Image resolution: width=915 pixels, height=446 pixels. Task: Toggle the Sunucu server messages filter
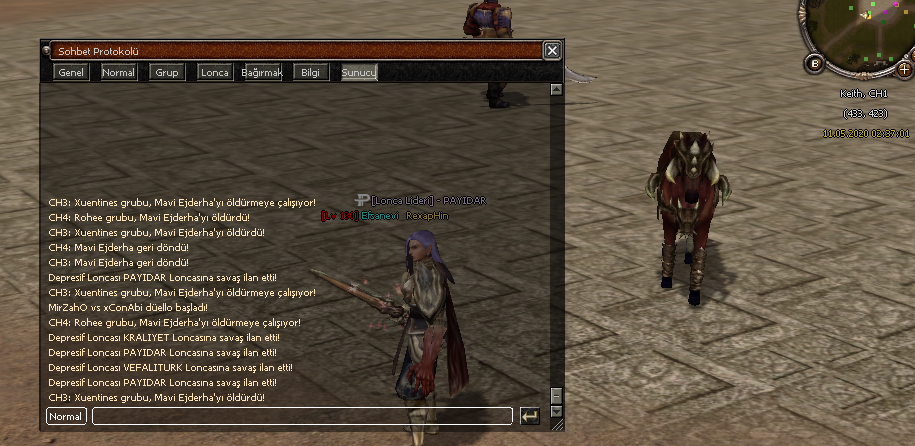coord(359,72)
